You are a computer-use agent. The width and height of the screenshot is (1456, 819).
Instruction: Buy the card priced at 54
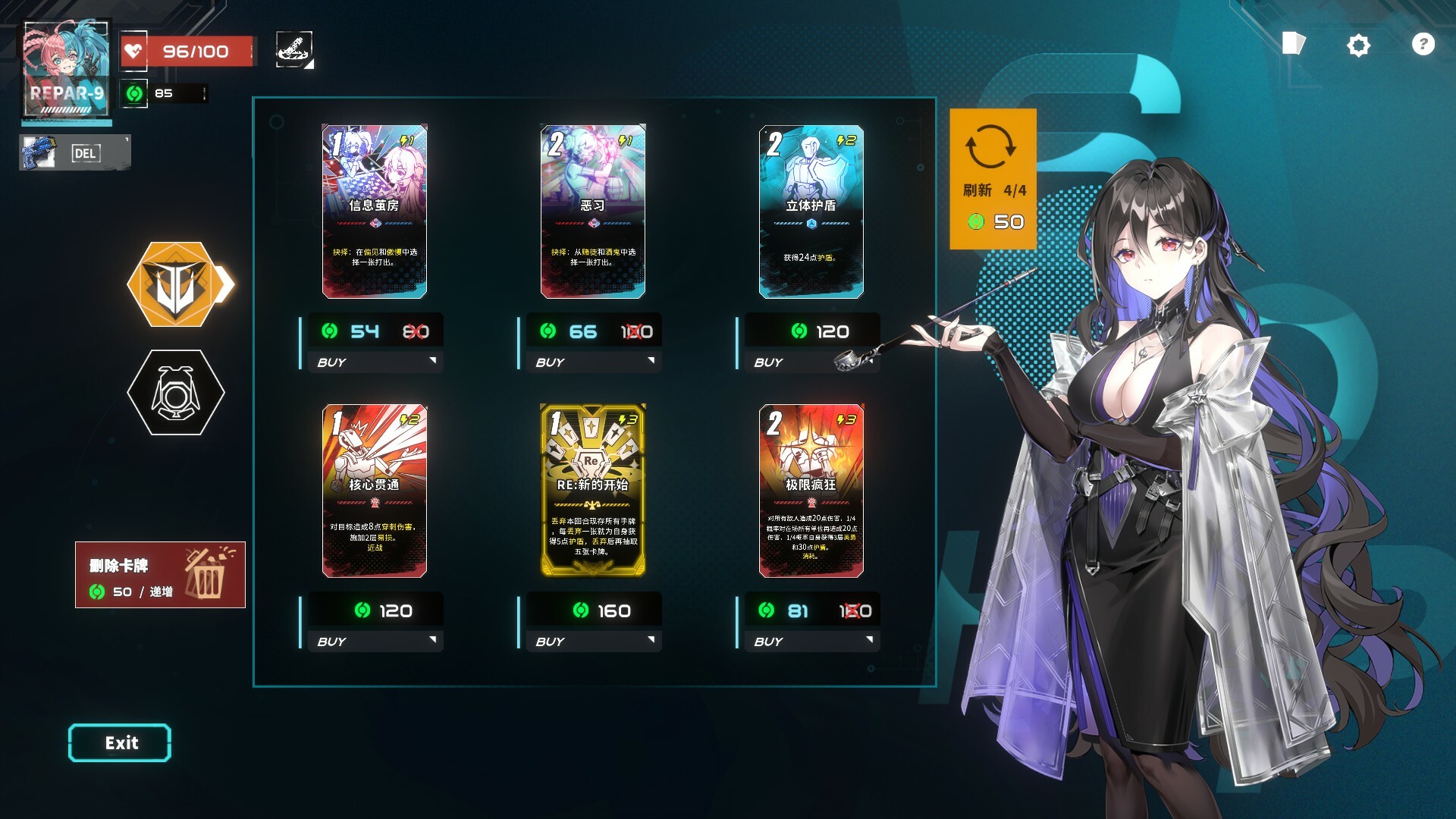[x=375, y=362]
